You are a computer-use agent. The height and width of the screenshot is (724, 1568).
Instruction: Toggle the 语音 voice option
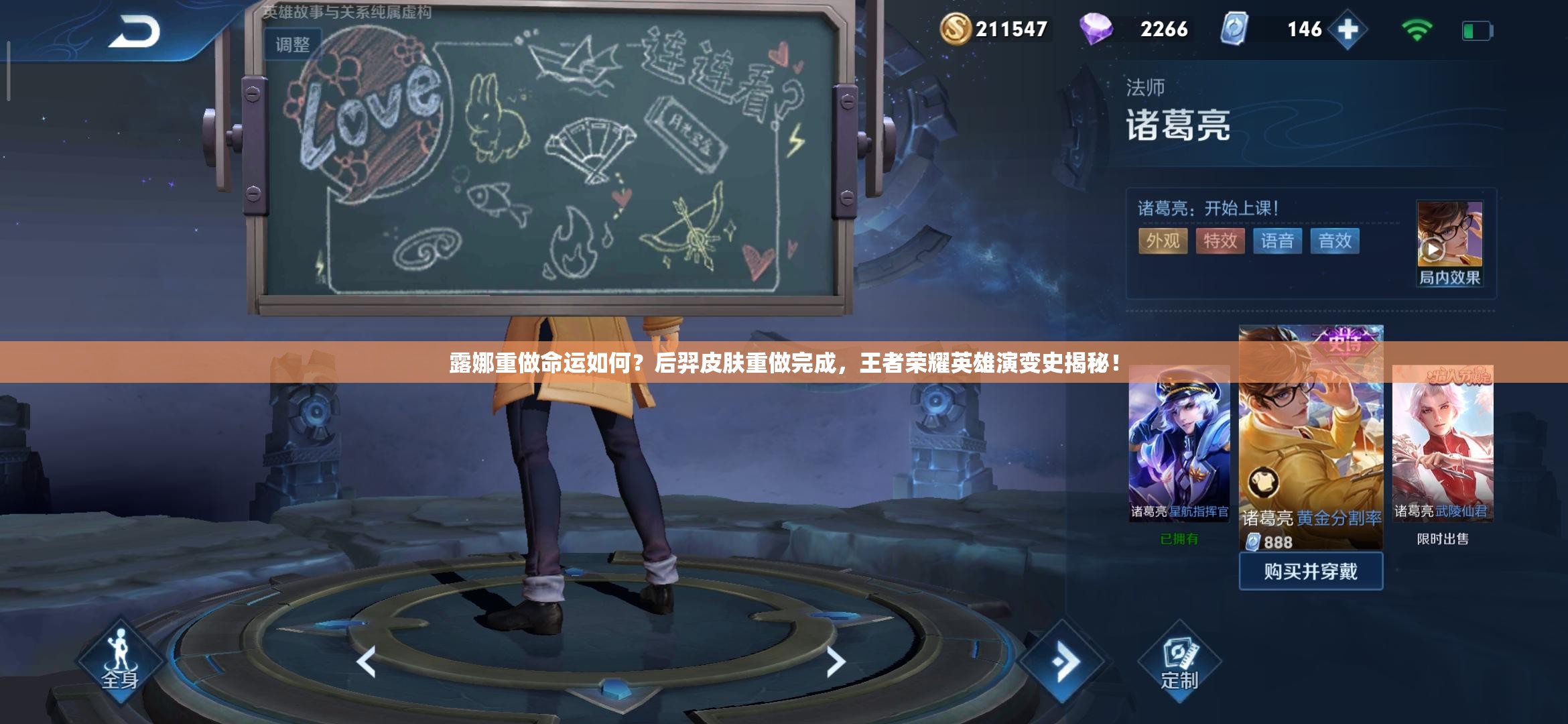[x=1279, y=242]
